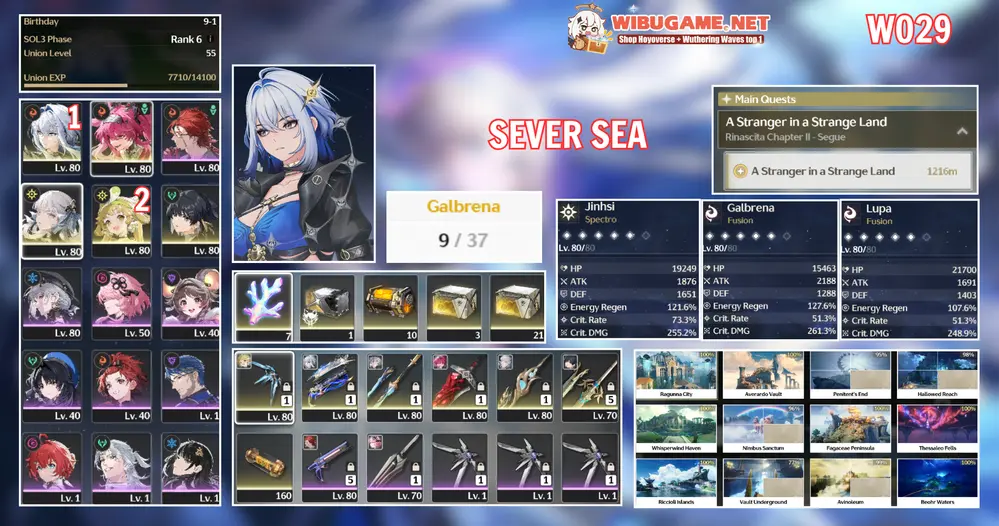Select the Fagaceae Peninsula region tile
999x526 pixels.
[850, 429]
